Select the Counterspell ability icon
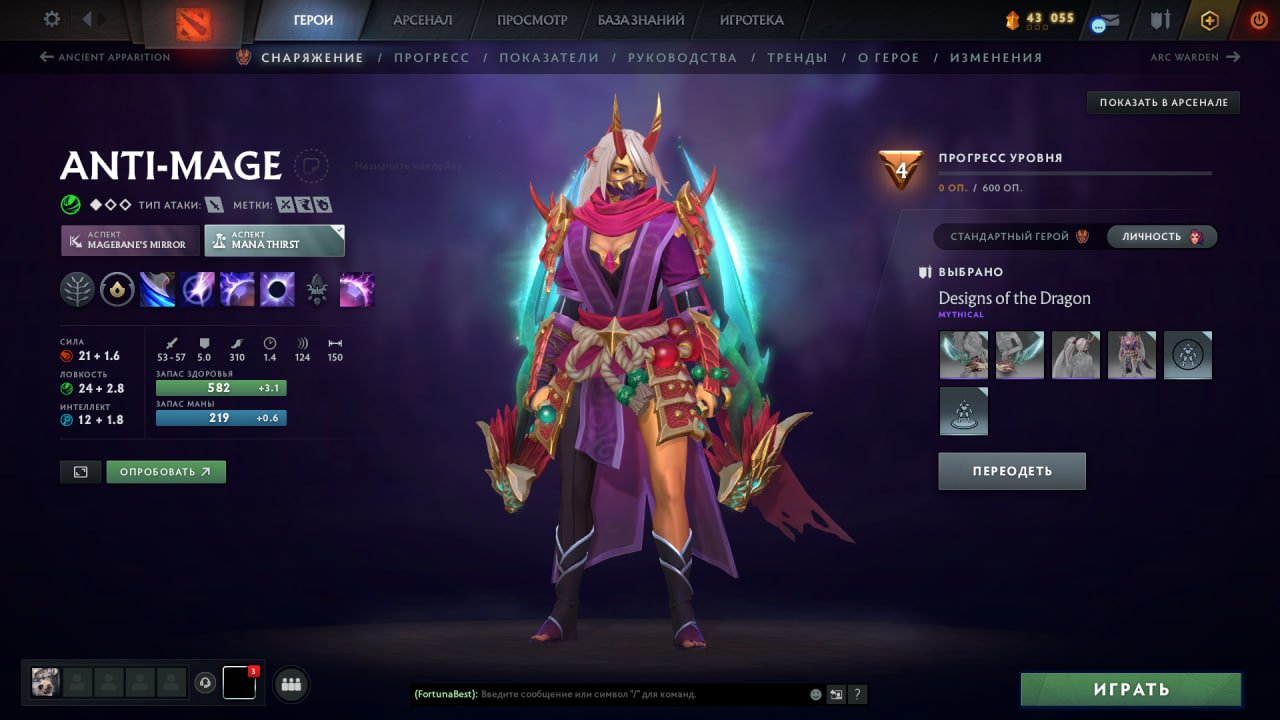Image resolution: width=1280 pixels, height=720 pixels. (x=238, y=290)
